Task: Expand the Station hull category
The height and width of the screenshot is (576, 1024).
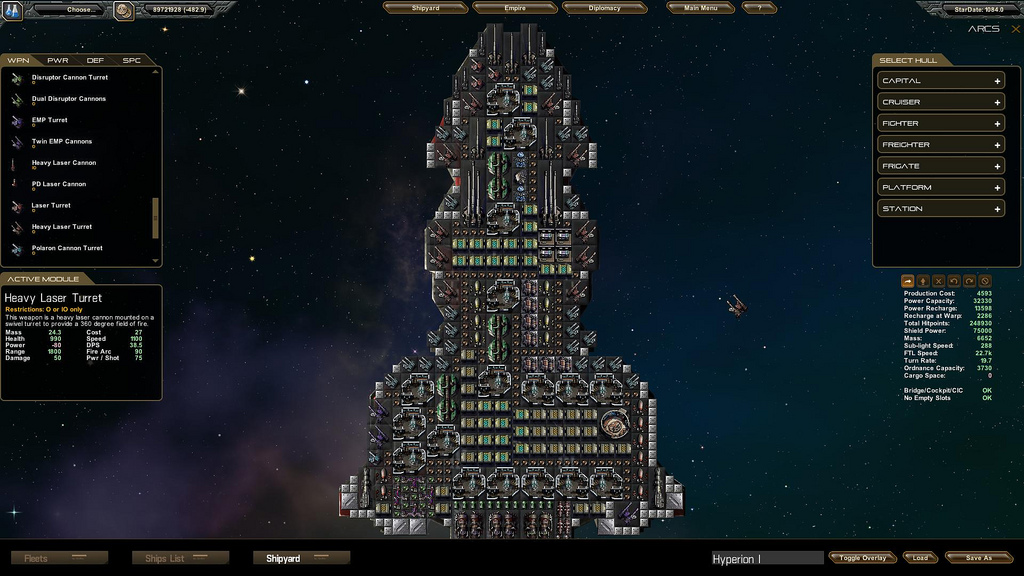Action: [x=940, y=209]
